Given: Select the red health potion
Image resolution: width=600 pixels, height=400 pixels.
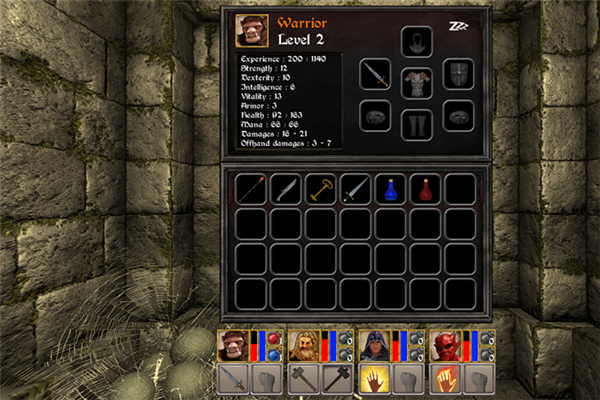Looking at the screenshot, I should point(425,188).
